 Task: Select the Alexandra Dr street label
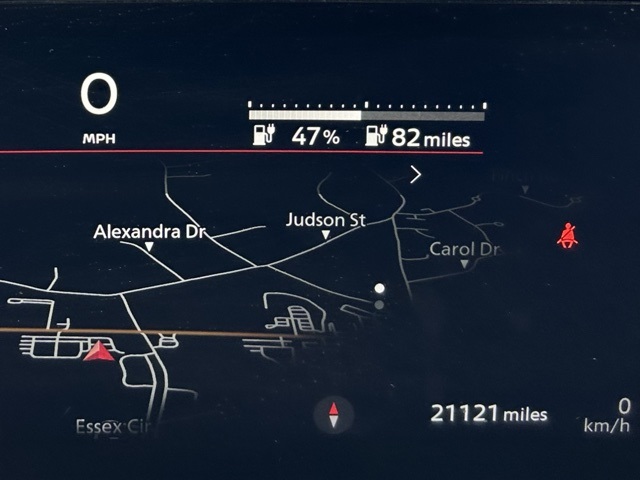tap(149, 232)
